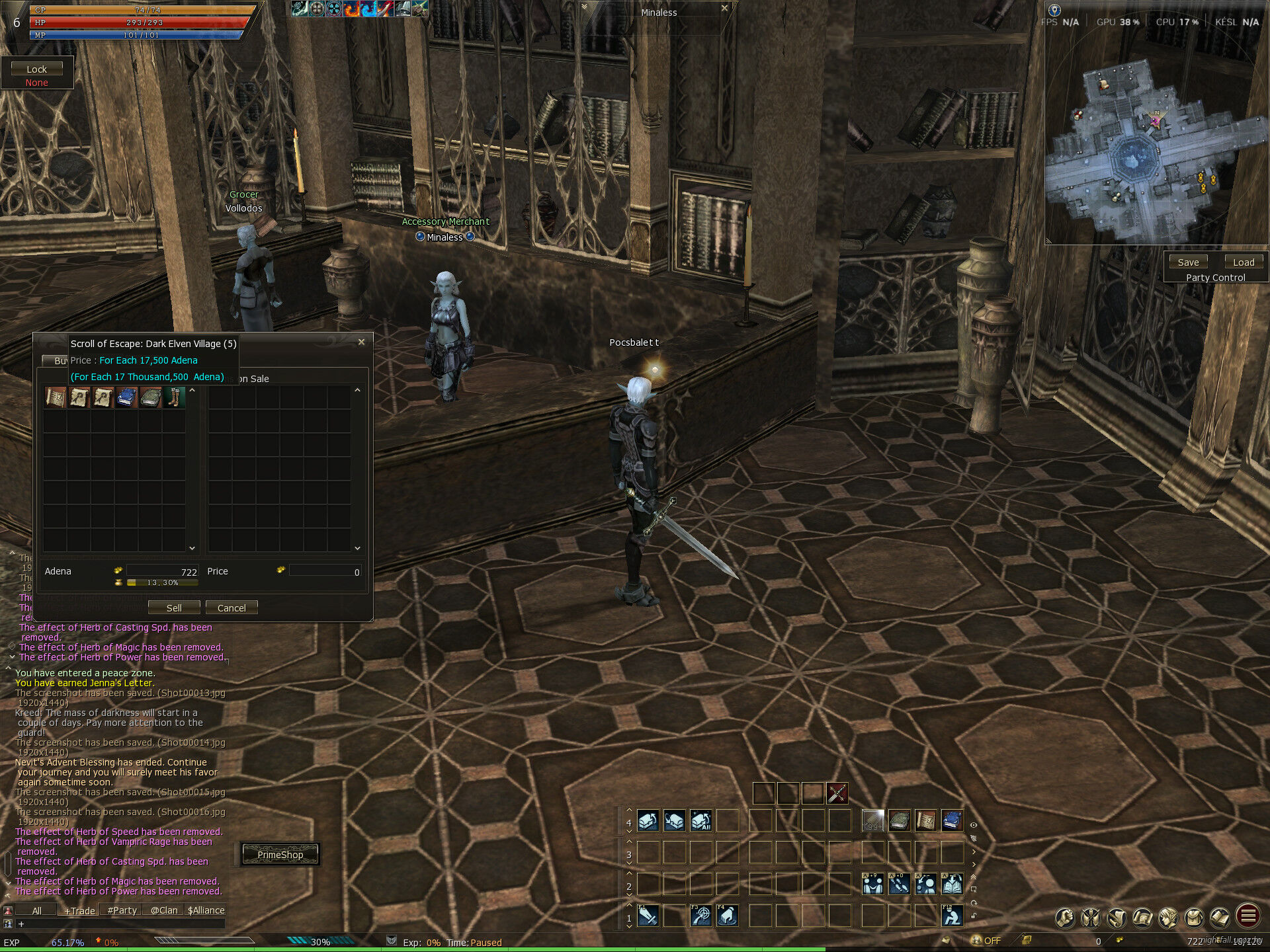
Task: Select the green book in the sell inventory
Action: (150, 397)
